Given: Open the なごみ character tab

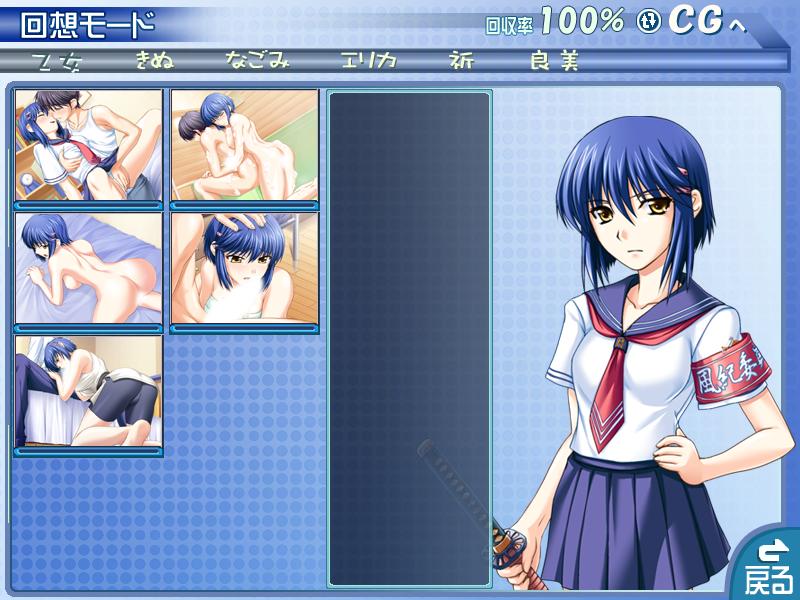Looking at the screenshot, I should (x=257, y=61).
